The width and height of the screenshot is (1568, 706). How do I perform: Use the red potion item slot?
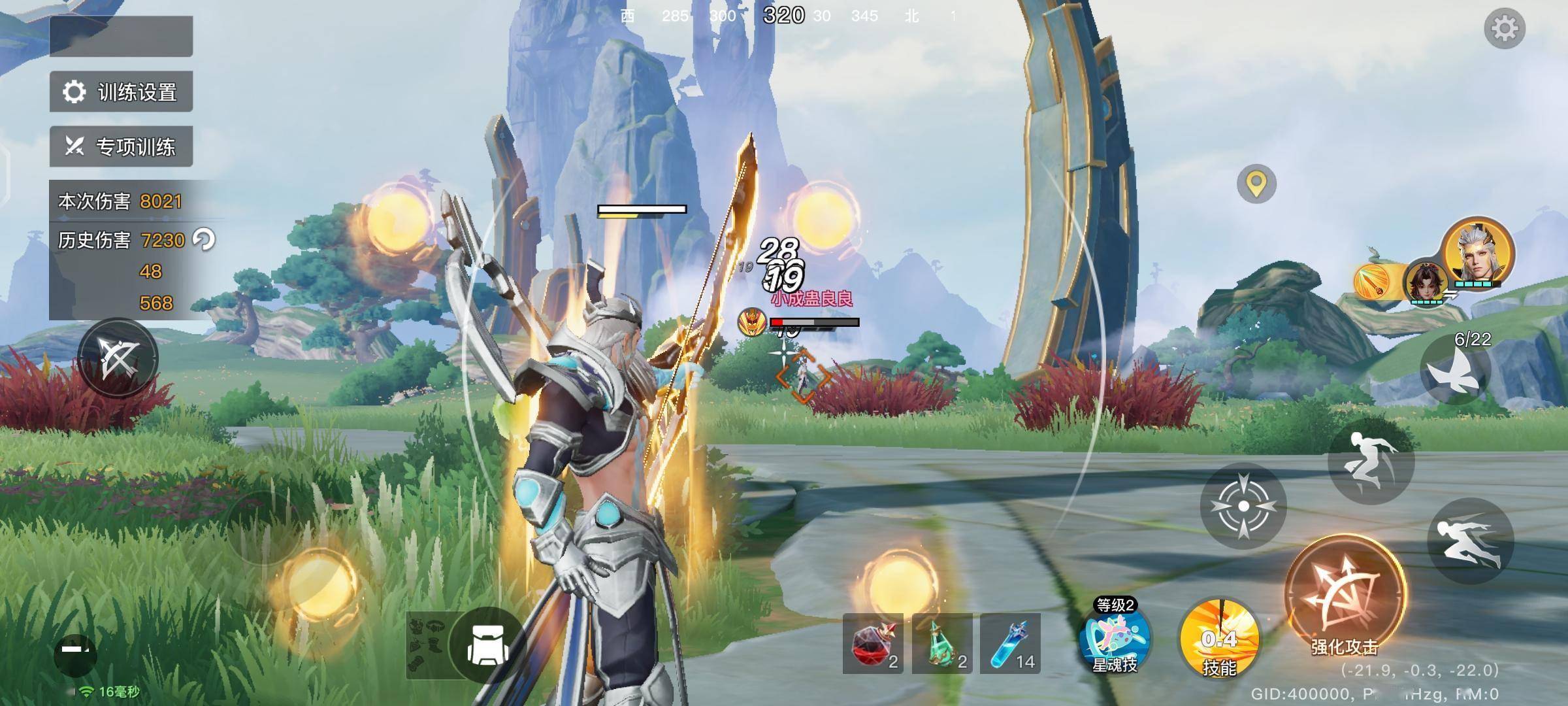873,644
